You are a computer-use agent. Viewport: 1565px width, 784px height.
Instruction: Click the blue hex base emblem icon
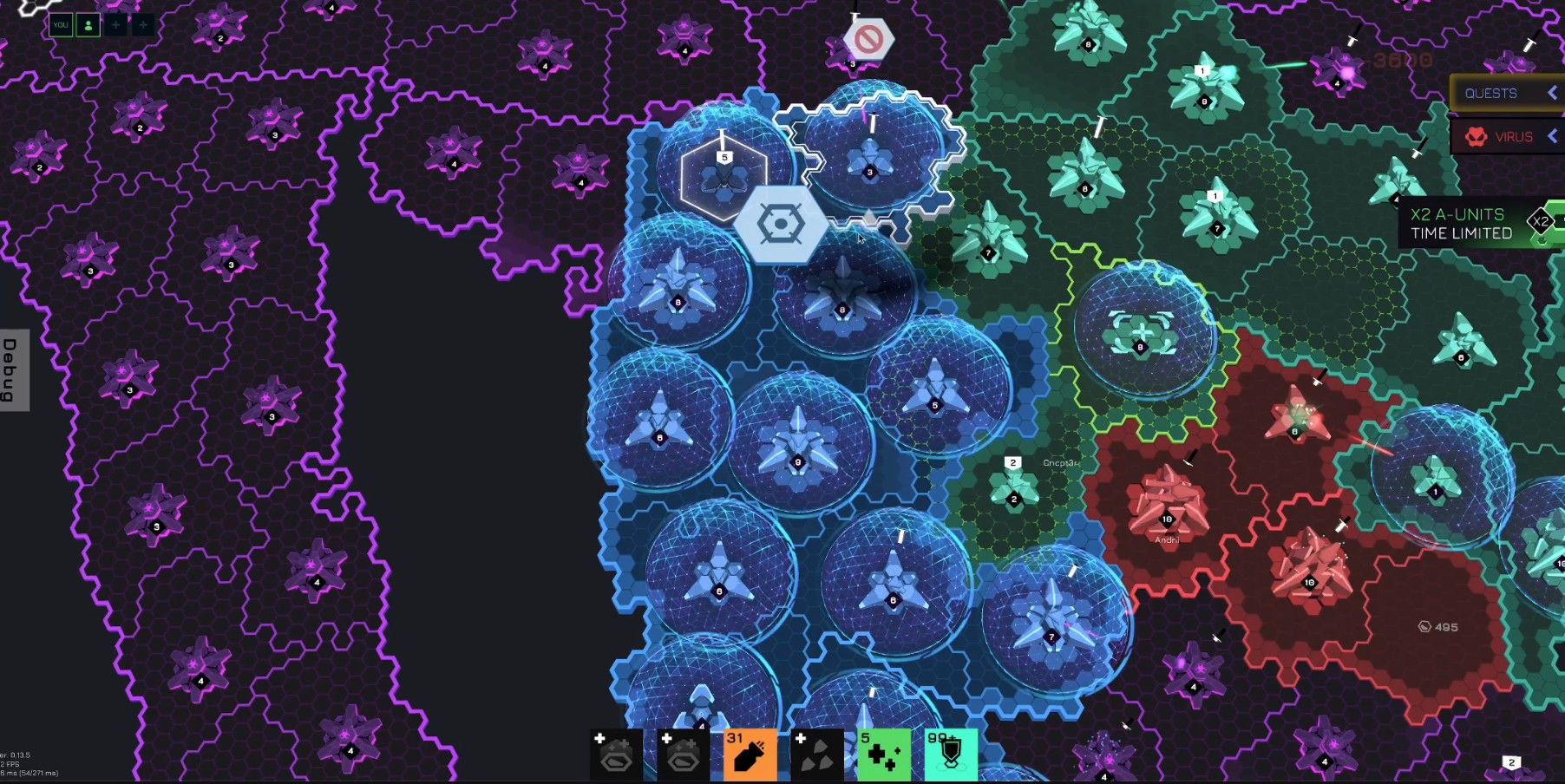click(x=780, y=224)
